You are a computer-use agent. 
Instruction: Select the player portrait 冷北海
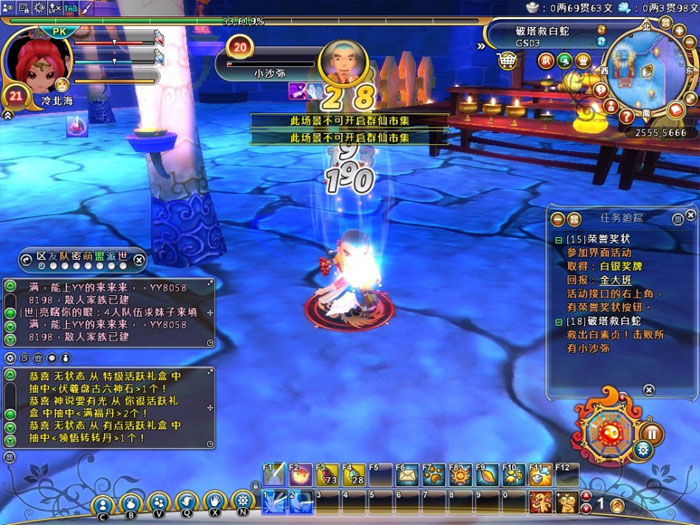[39, 63]
